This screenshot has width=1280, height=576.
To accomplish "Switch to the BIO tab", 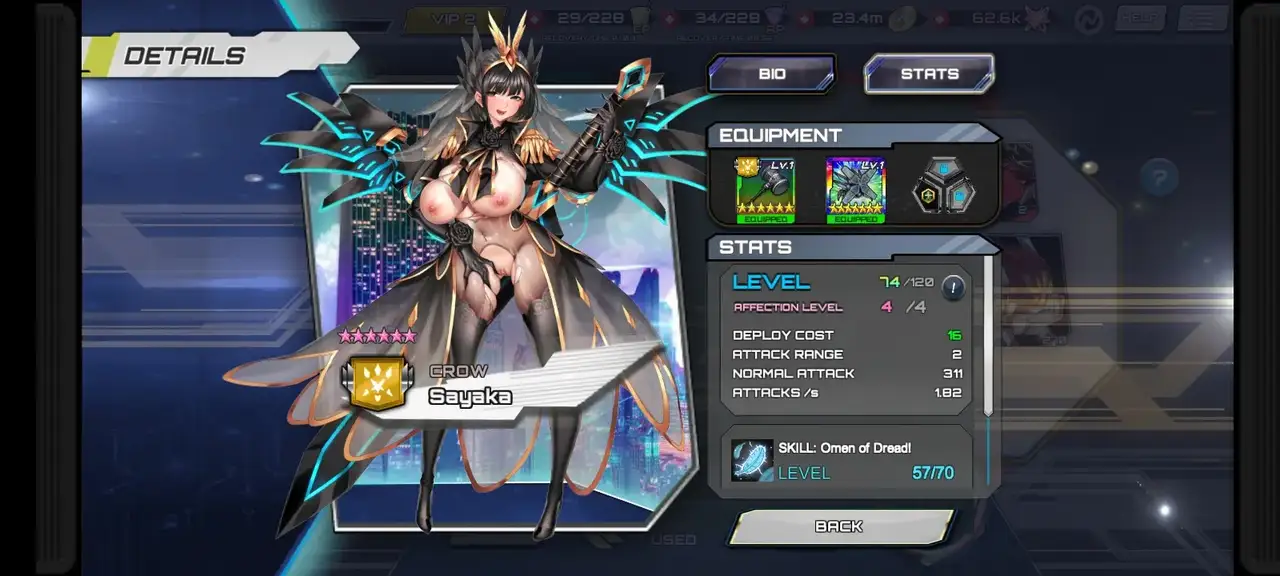I will pos(771,74).
